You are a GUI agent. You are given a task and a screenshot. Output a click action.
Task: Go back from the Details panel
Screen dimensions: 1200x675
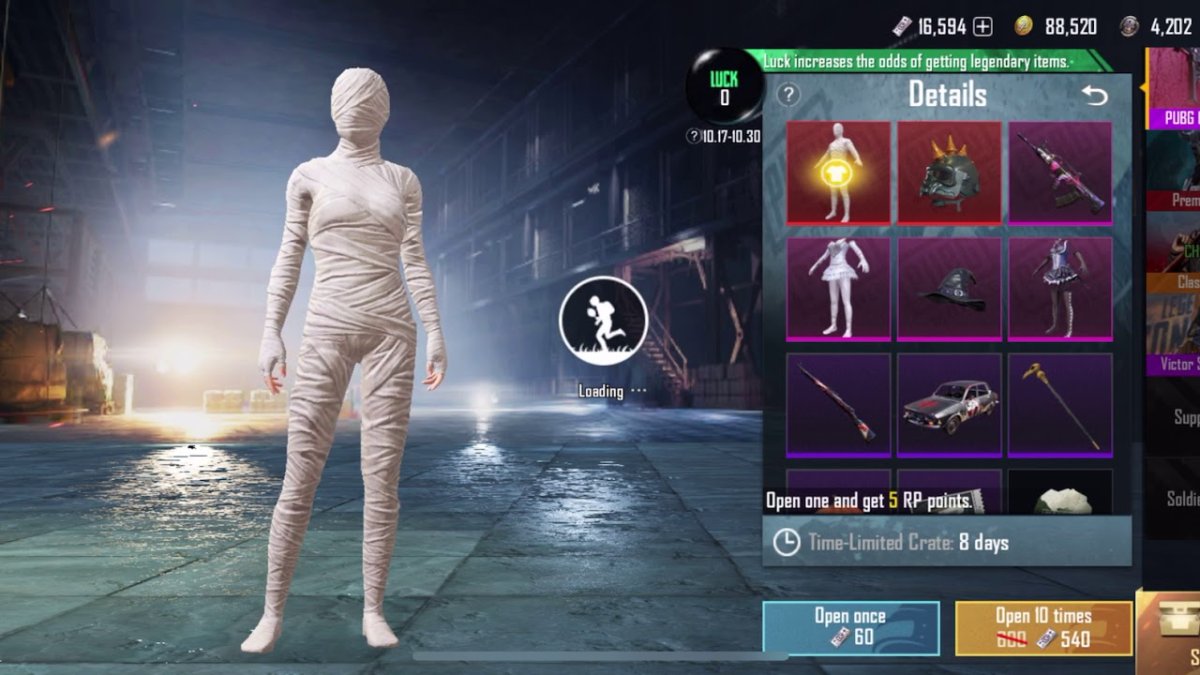pos(1095,96)
